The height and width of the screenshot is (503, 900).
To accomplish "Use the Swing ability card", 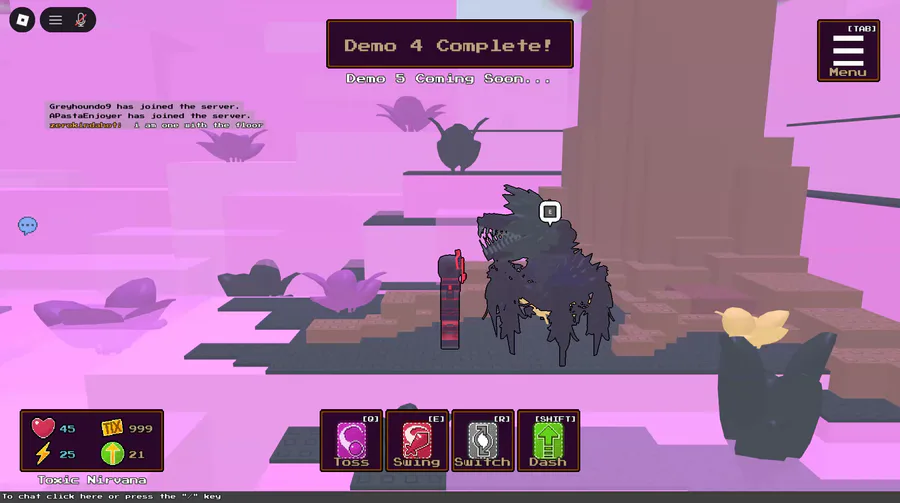I will tap(416, 441).
